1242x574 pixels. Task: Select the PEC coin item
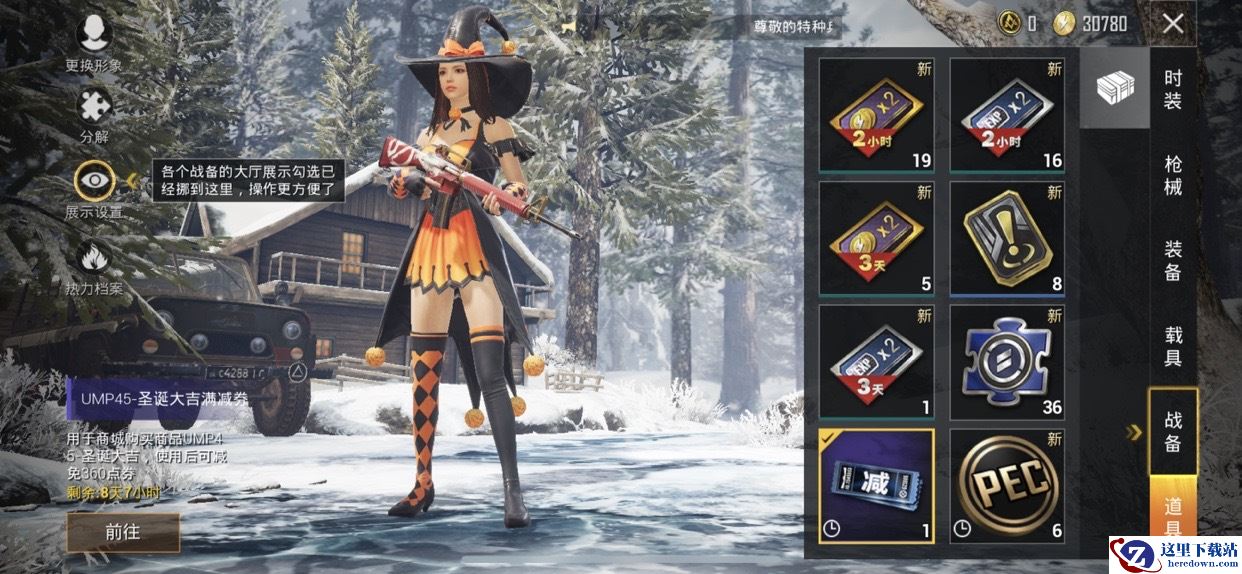1006,486
